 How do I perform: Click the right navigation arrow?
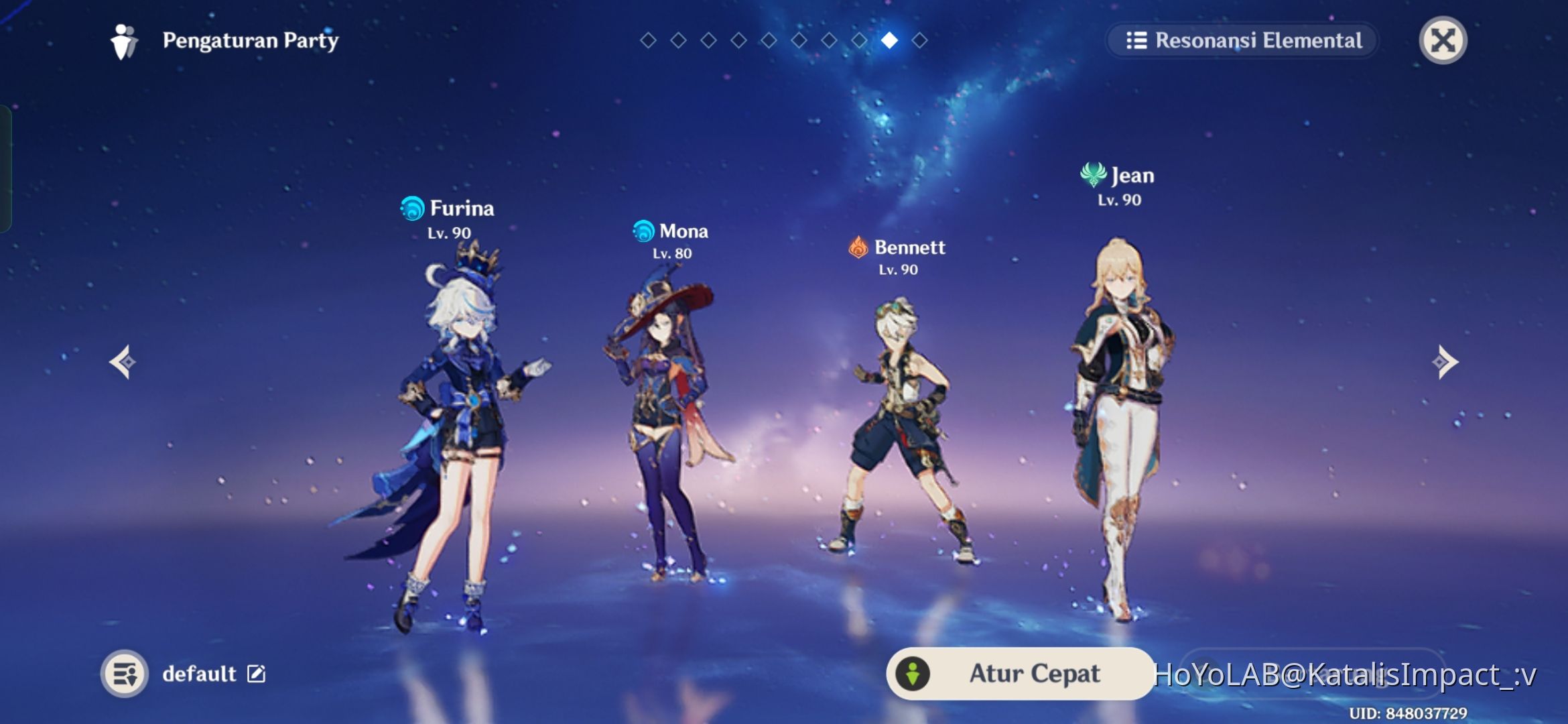point(1445,362)
